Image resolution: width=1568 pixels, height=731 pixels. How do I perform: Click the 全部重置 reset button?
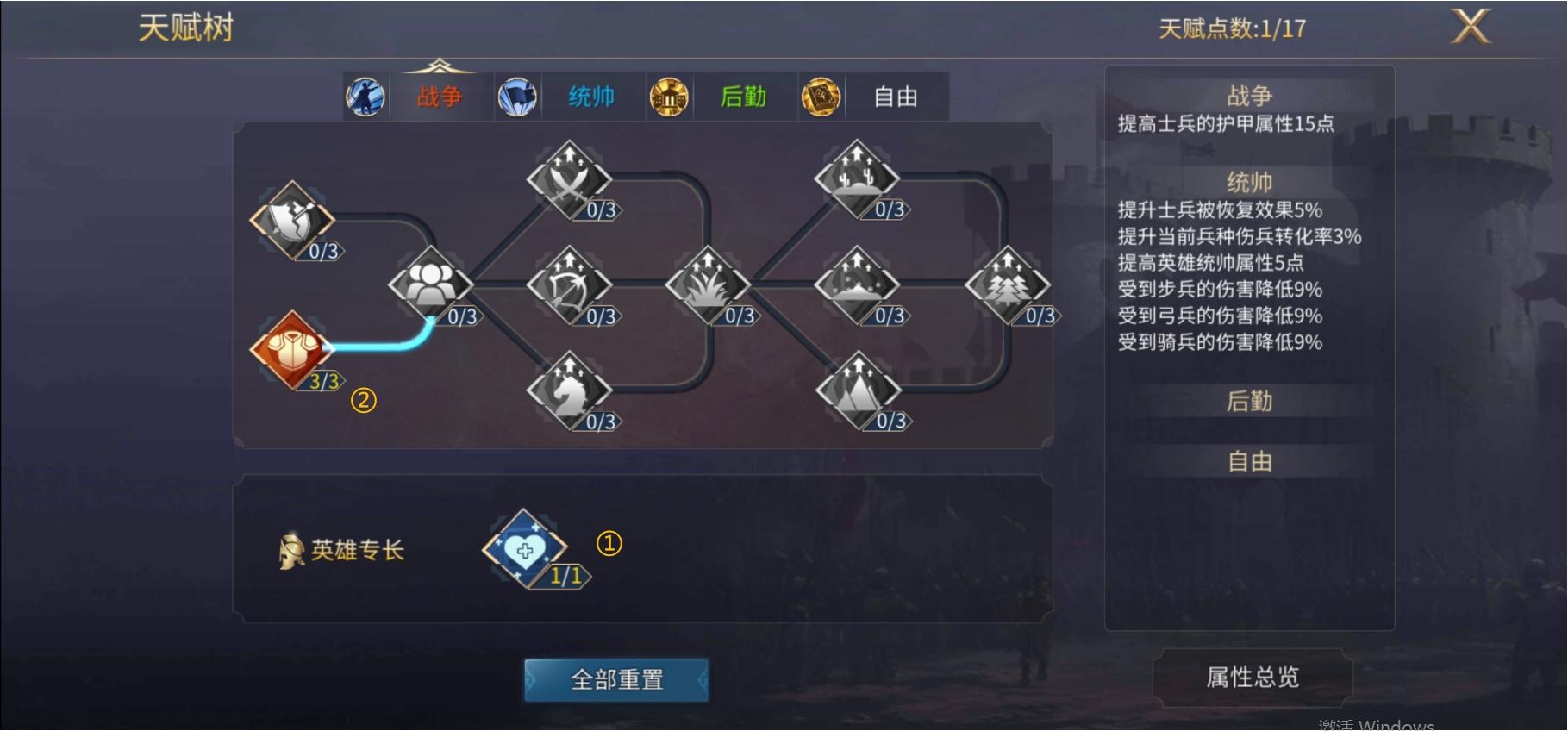[x=615, y=680]
